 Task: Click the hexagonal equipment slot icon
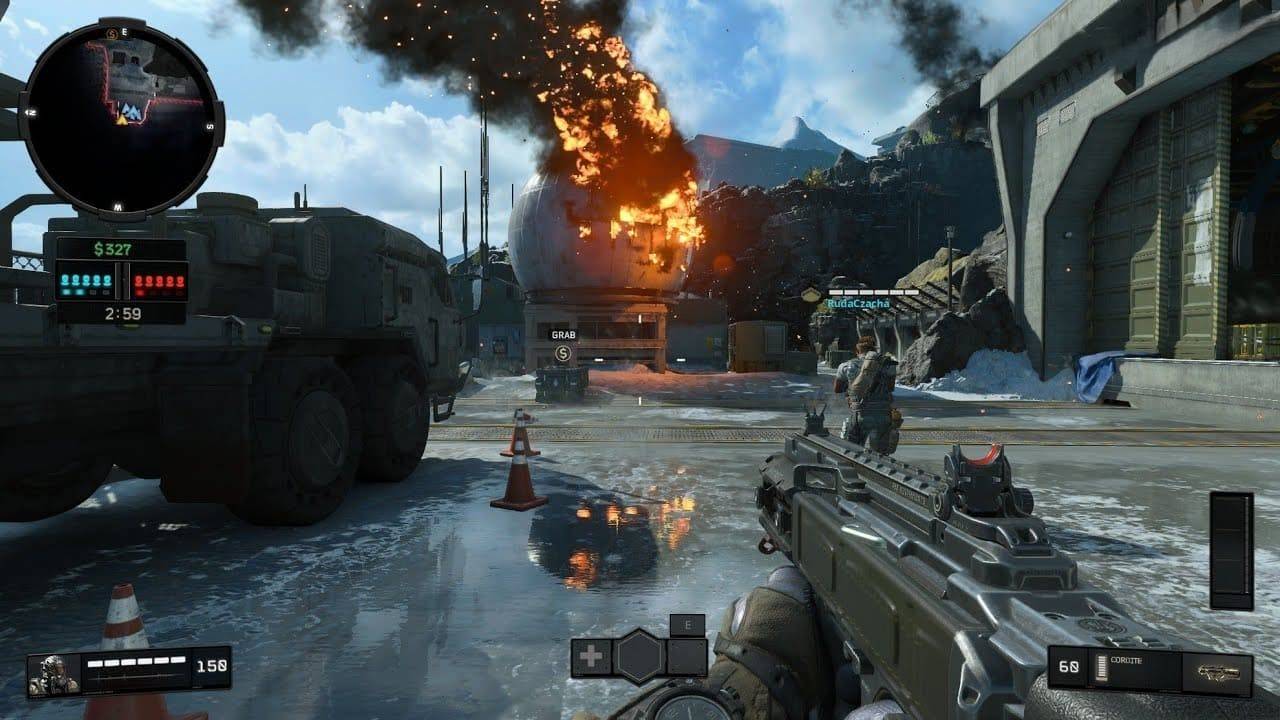pyautogui.click(x=639, y=655)
